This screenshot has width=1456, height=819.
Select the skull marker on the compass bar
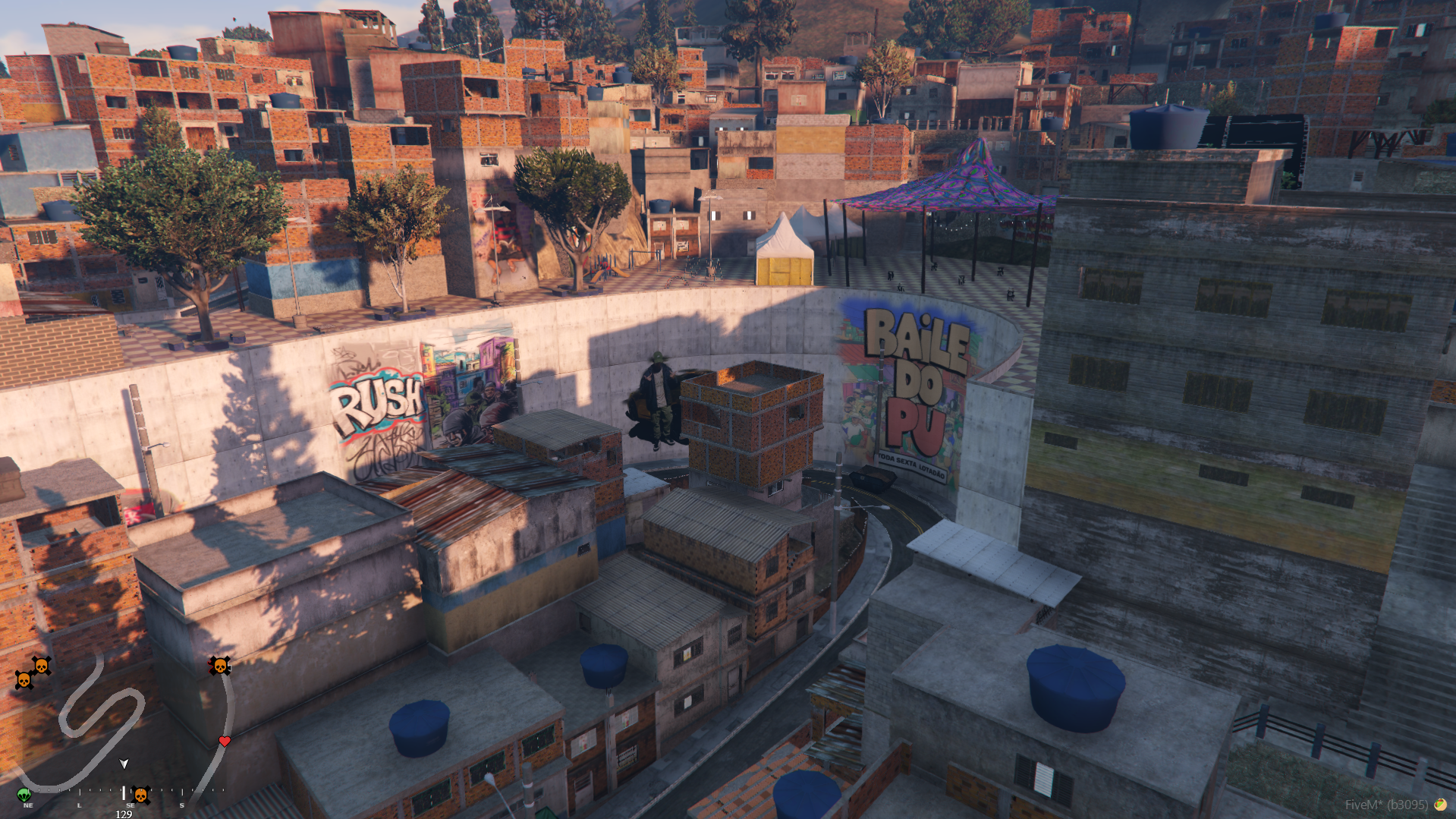(140, 795)
